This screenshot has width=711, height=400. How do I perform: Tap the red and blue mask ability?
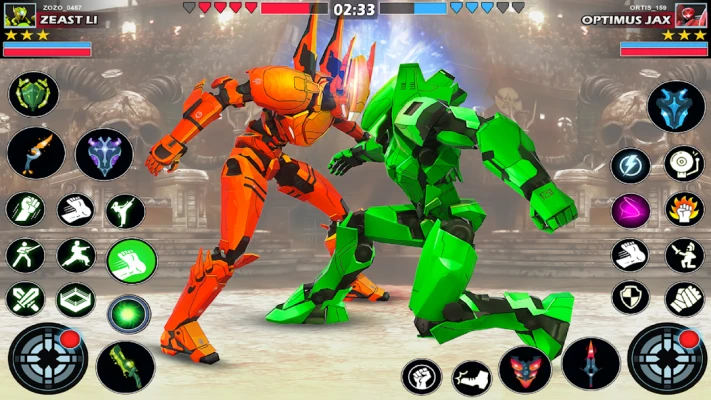pyautogui.click(x=525, y=368)
